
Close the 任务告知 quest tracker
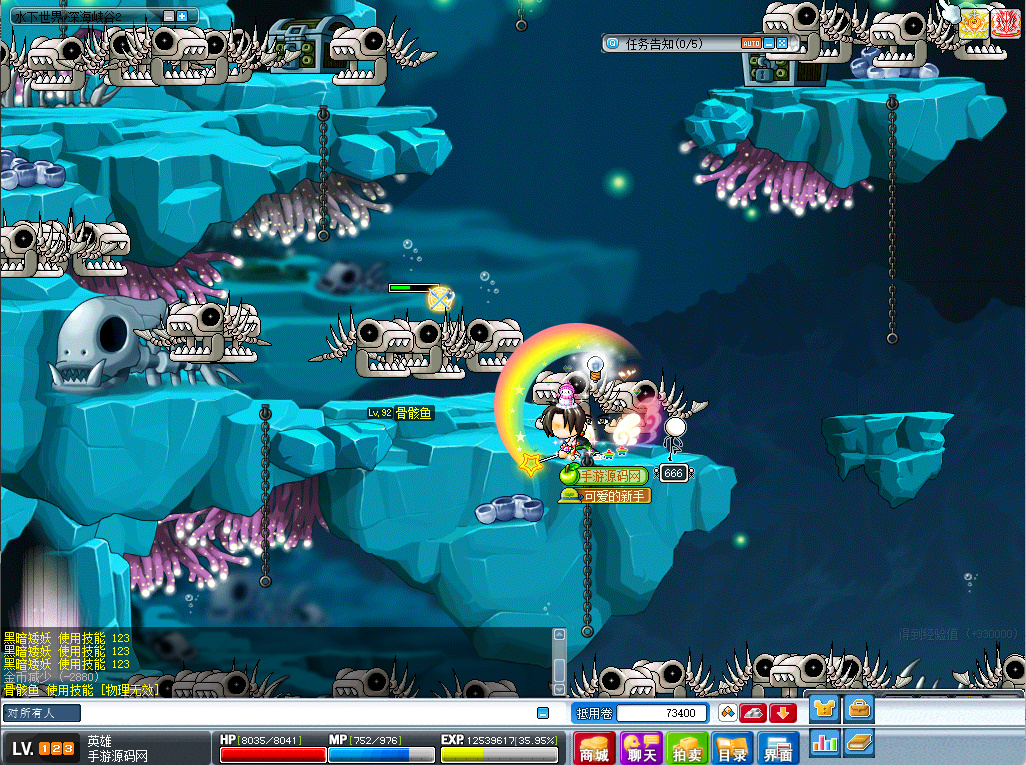pos(782,43)
